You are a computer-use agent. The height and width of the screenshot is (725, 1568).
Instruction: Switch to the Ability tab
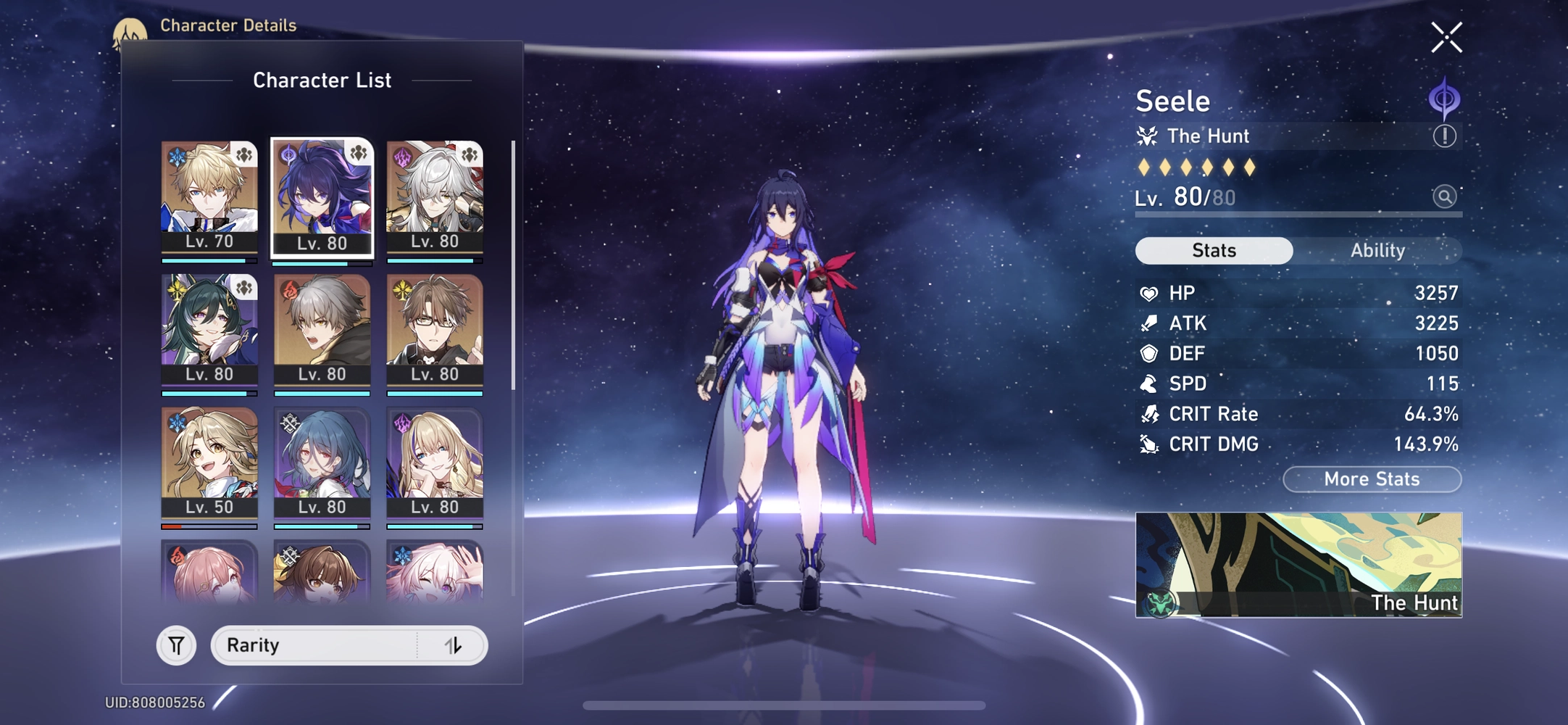click(x=1377, y=250)
